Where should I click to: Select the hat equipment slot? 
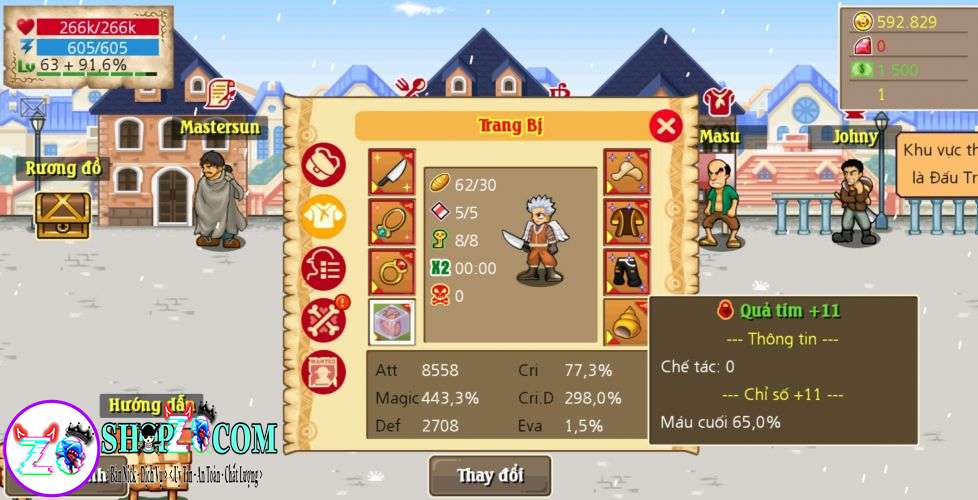627,172
